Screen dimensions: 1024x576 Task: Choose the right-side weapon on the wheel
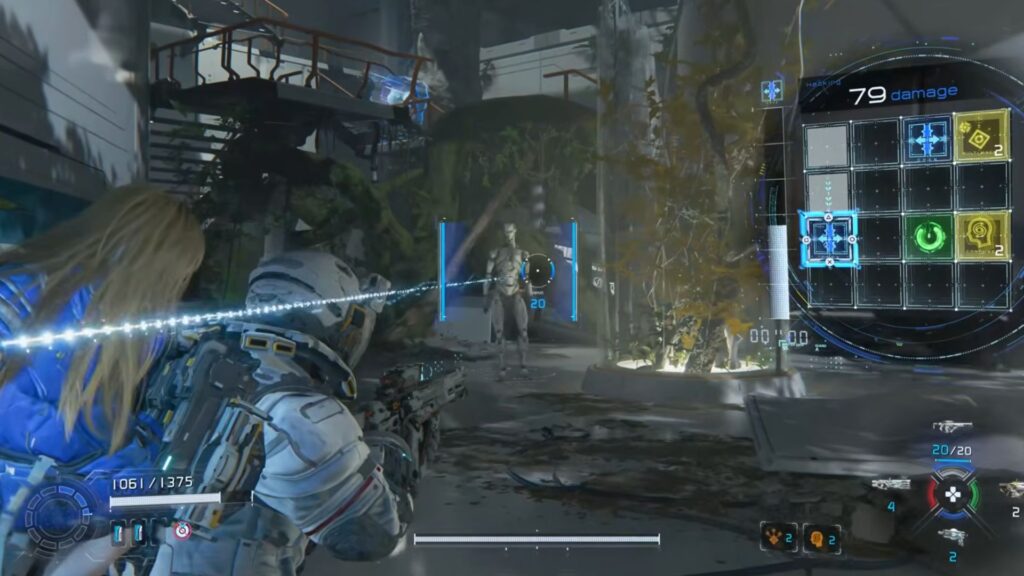point(1010,488)
